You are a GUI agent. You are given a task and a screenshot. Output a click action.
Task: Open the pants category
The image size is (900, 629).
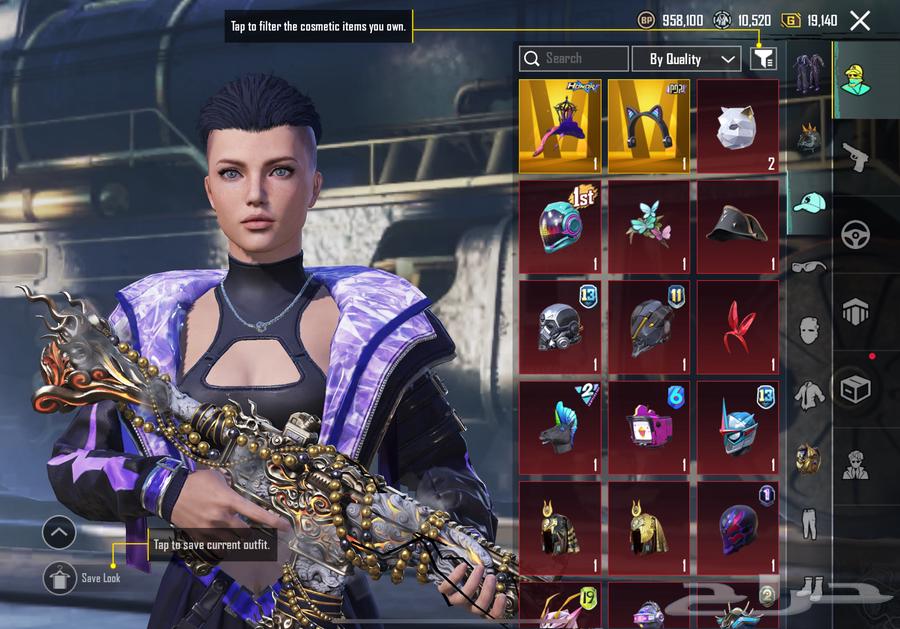click(809, 522)
